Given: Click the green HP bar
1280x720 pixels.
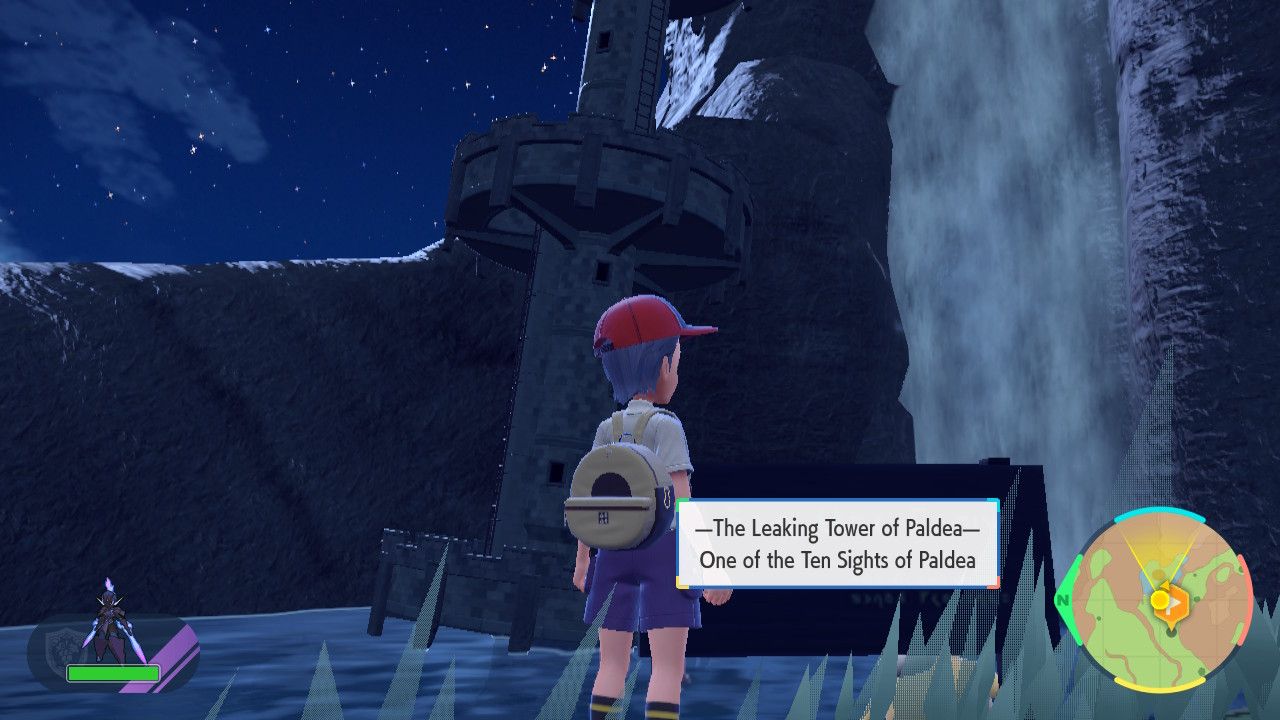Looking at the screenshot, I should [x=113, y=673].
